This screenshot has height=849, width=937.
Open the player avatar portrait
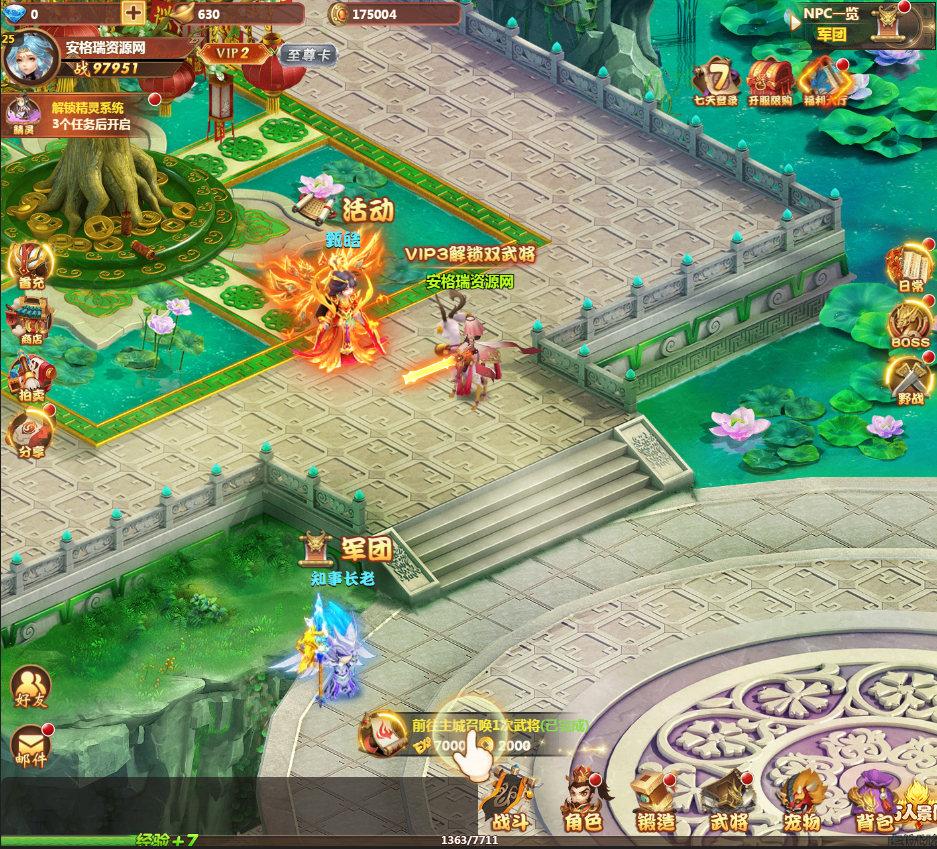tap(31, 58)
